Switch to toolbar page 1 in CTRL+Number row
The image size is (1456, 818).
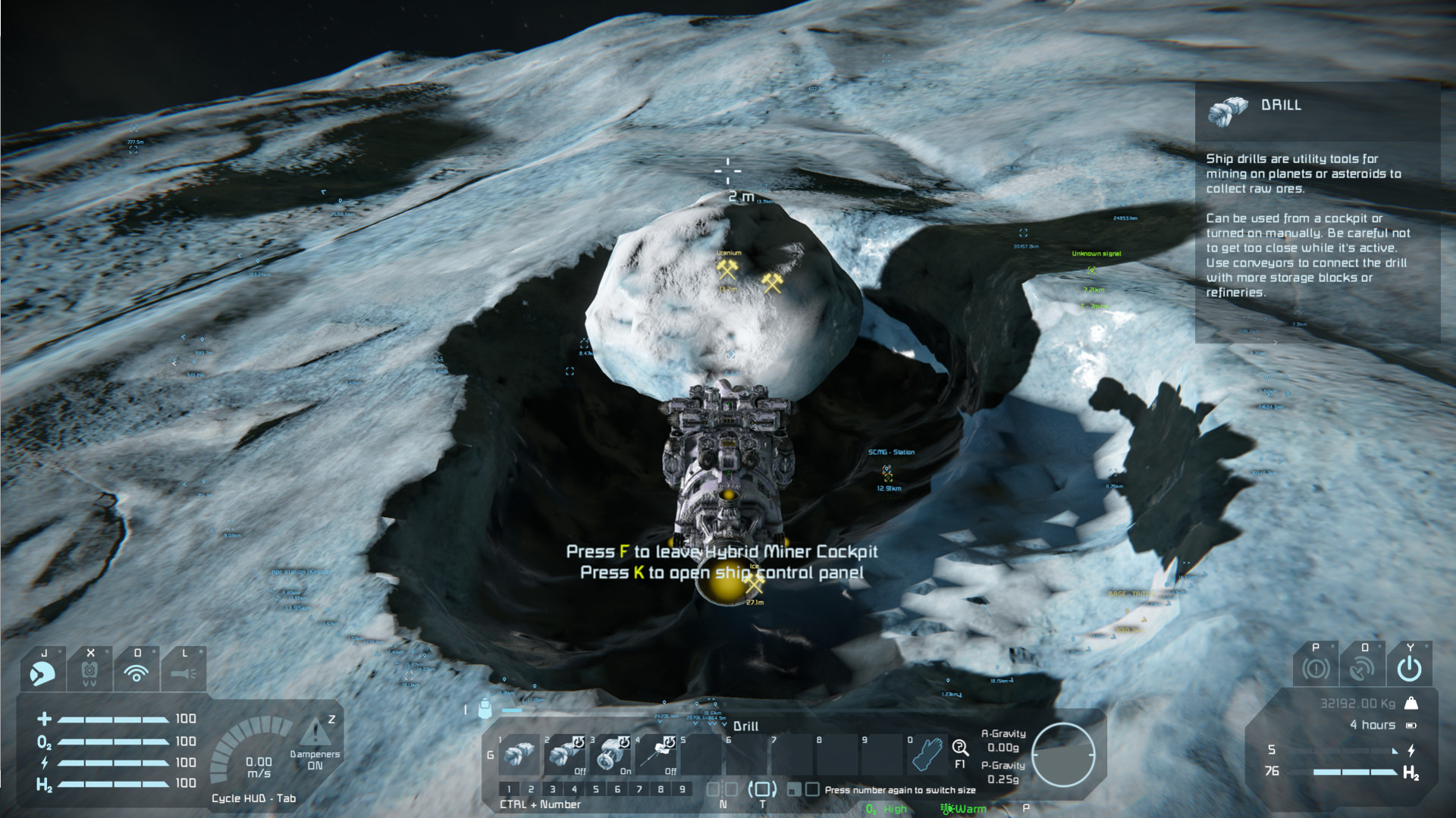point(510,789)
